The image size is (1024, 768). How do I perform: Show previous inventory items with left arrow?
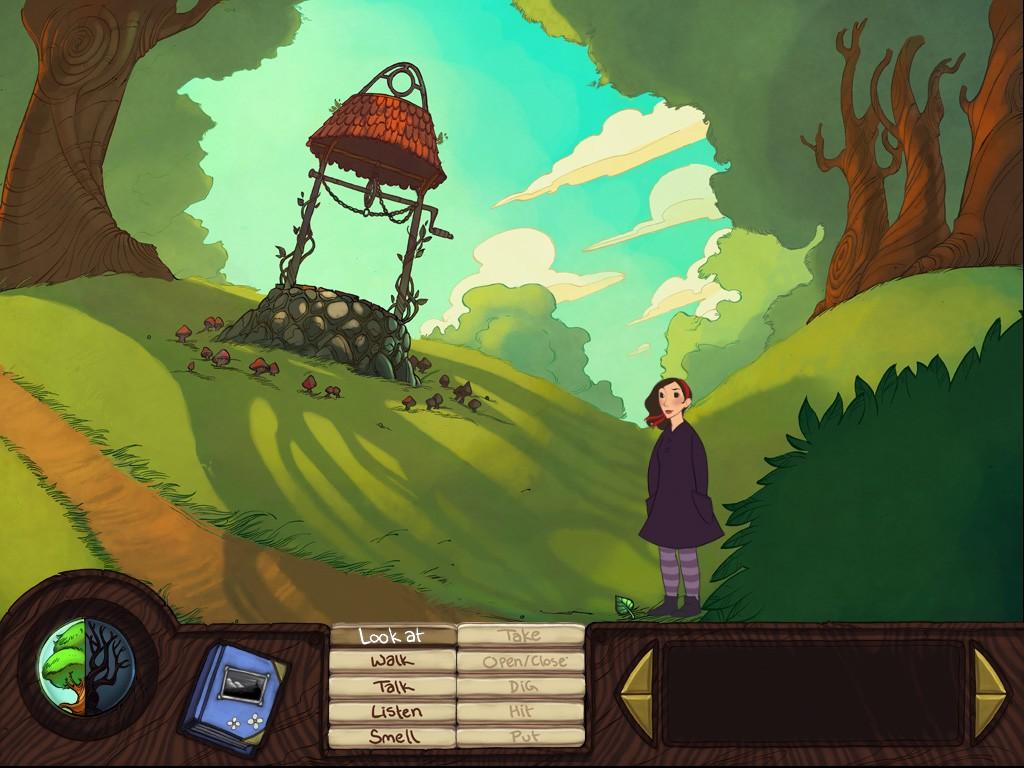(636, 694)
